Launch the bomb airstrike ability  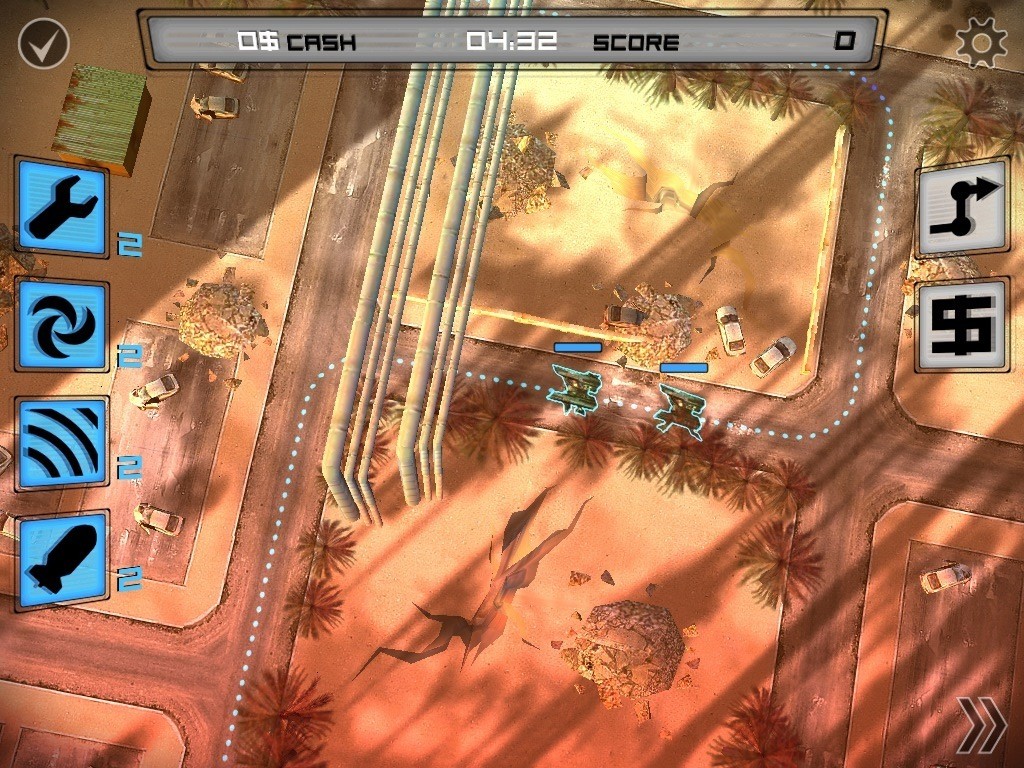(62, 559)
